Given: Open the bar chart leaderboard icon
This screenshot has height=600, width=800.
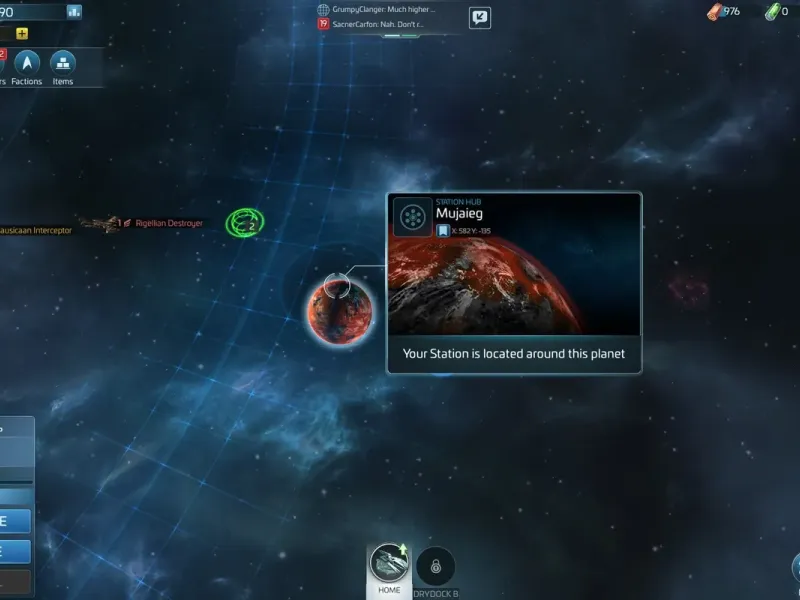Looking at the screenshot, I should pos(74,12).
